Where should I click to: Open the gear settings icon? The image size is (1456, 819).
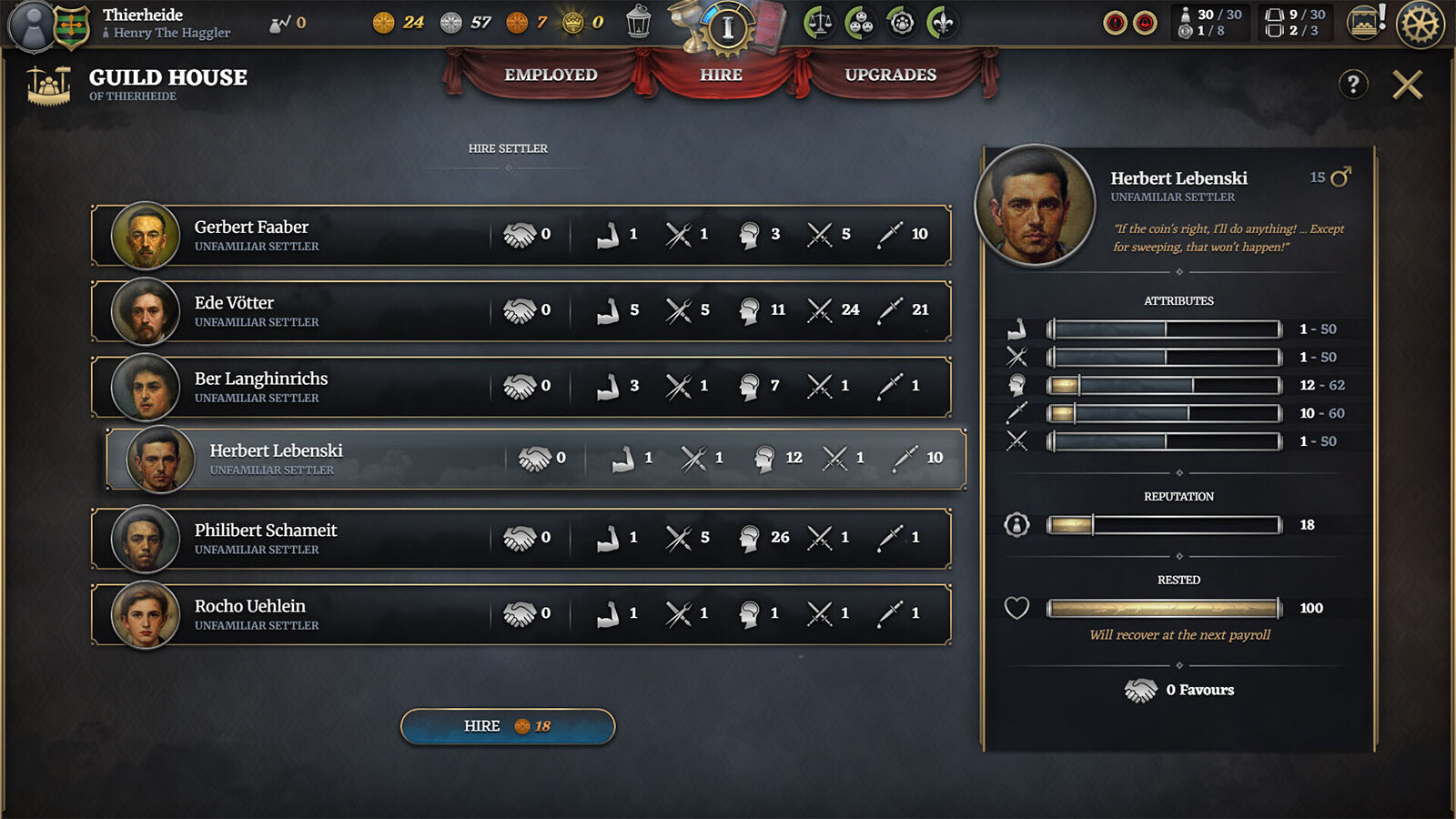1420,24
